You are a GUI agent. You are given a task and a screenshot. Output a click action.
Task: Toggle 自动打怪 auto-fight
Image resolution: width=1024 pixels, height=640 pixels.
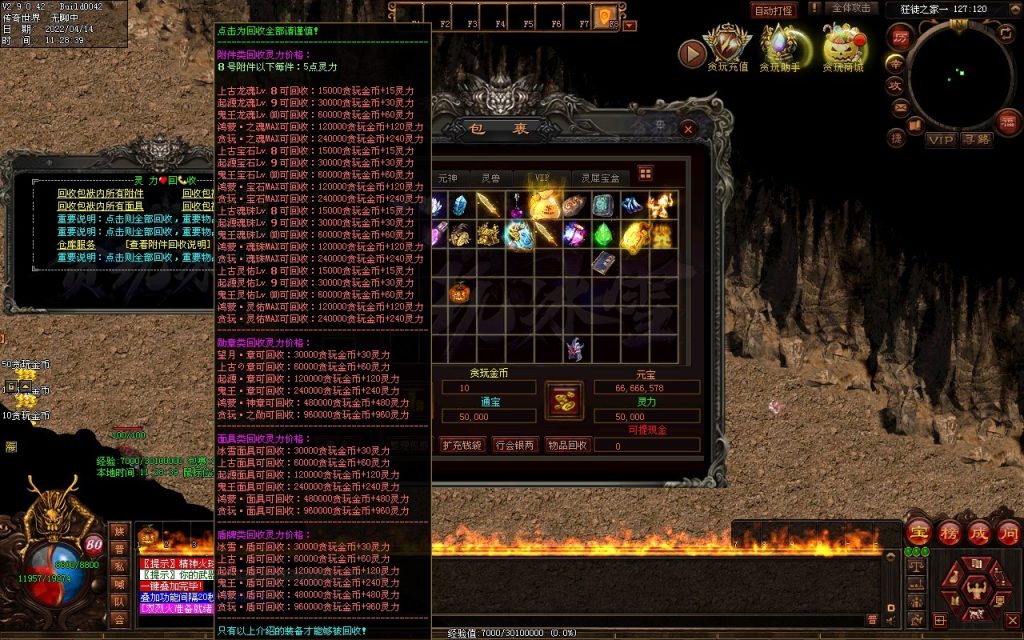pos(774,10)
